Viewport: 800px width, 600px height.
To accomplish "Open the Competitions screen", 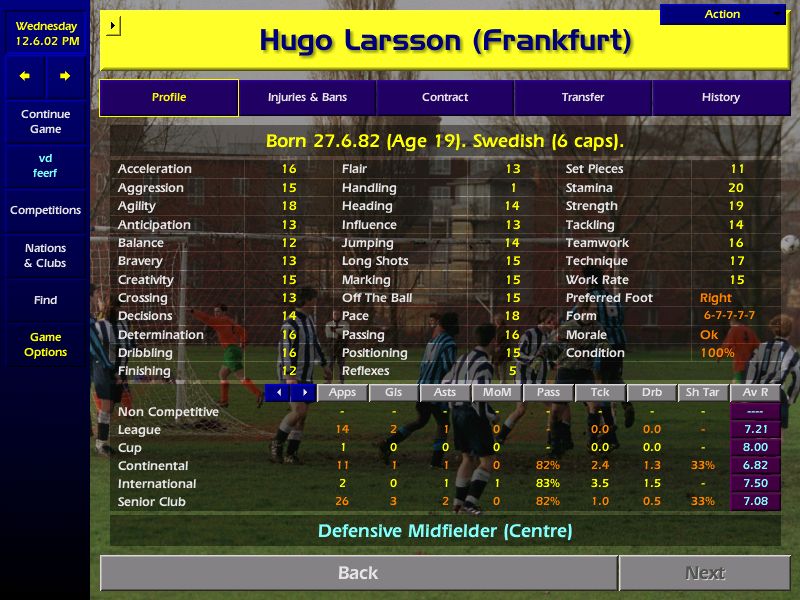I will pyautogui.click(x=45, y=210).
